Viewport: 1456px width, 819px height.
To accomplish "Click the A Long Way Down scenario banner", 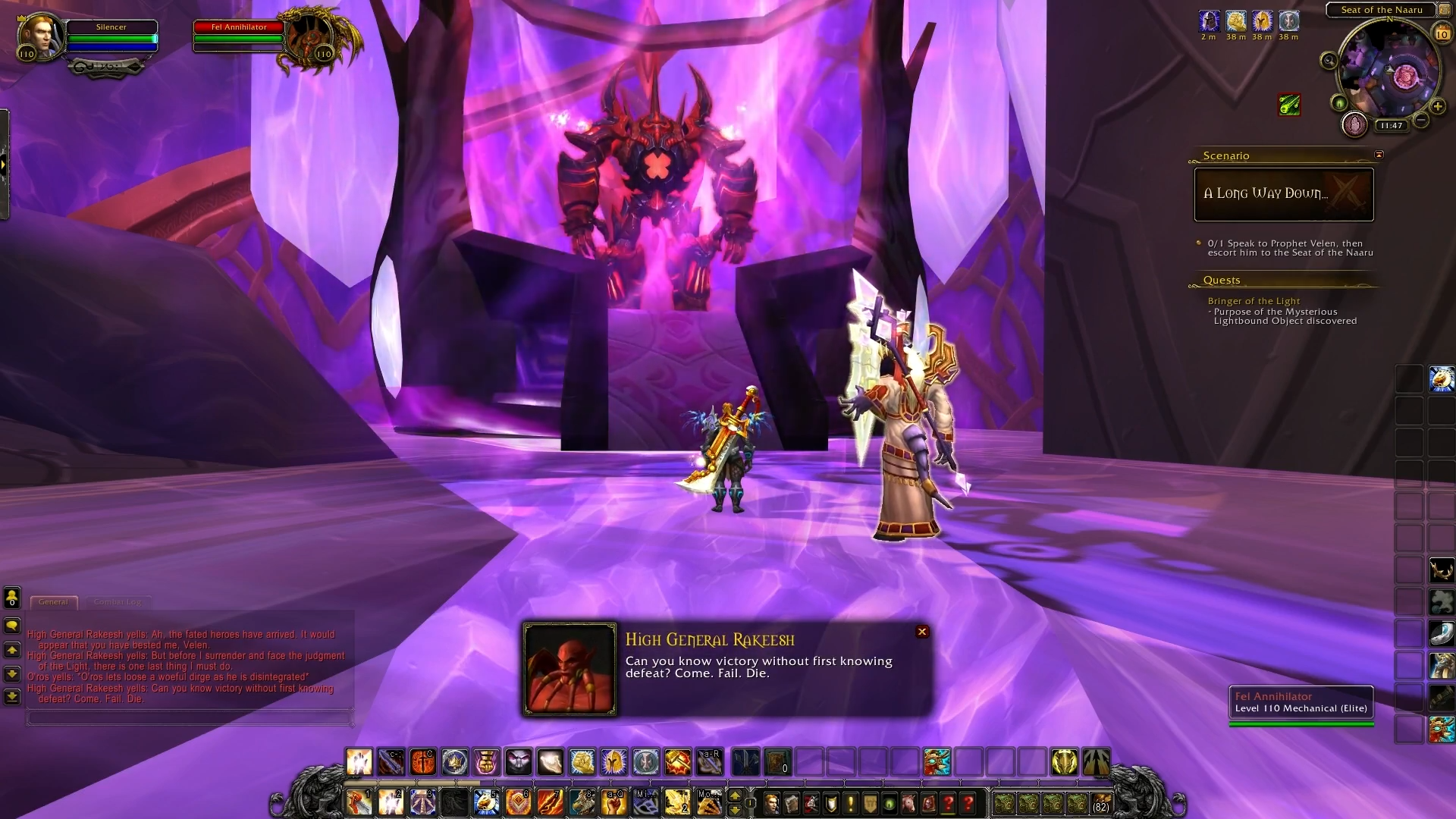I will tap(1283, 194).
